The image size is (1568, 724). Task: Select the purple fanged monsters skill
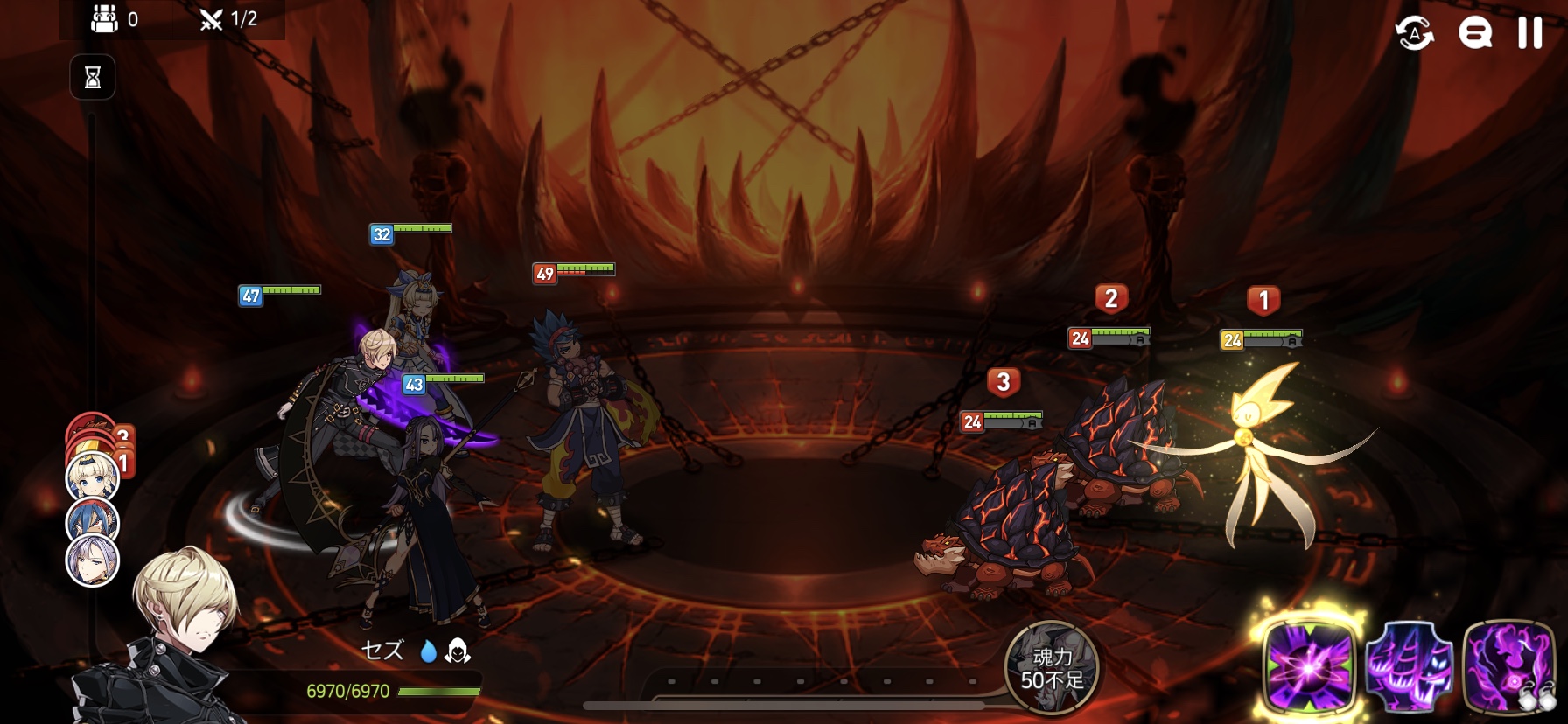[x=1409, y=668]
